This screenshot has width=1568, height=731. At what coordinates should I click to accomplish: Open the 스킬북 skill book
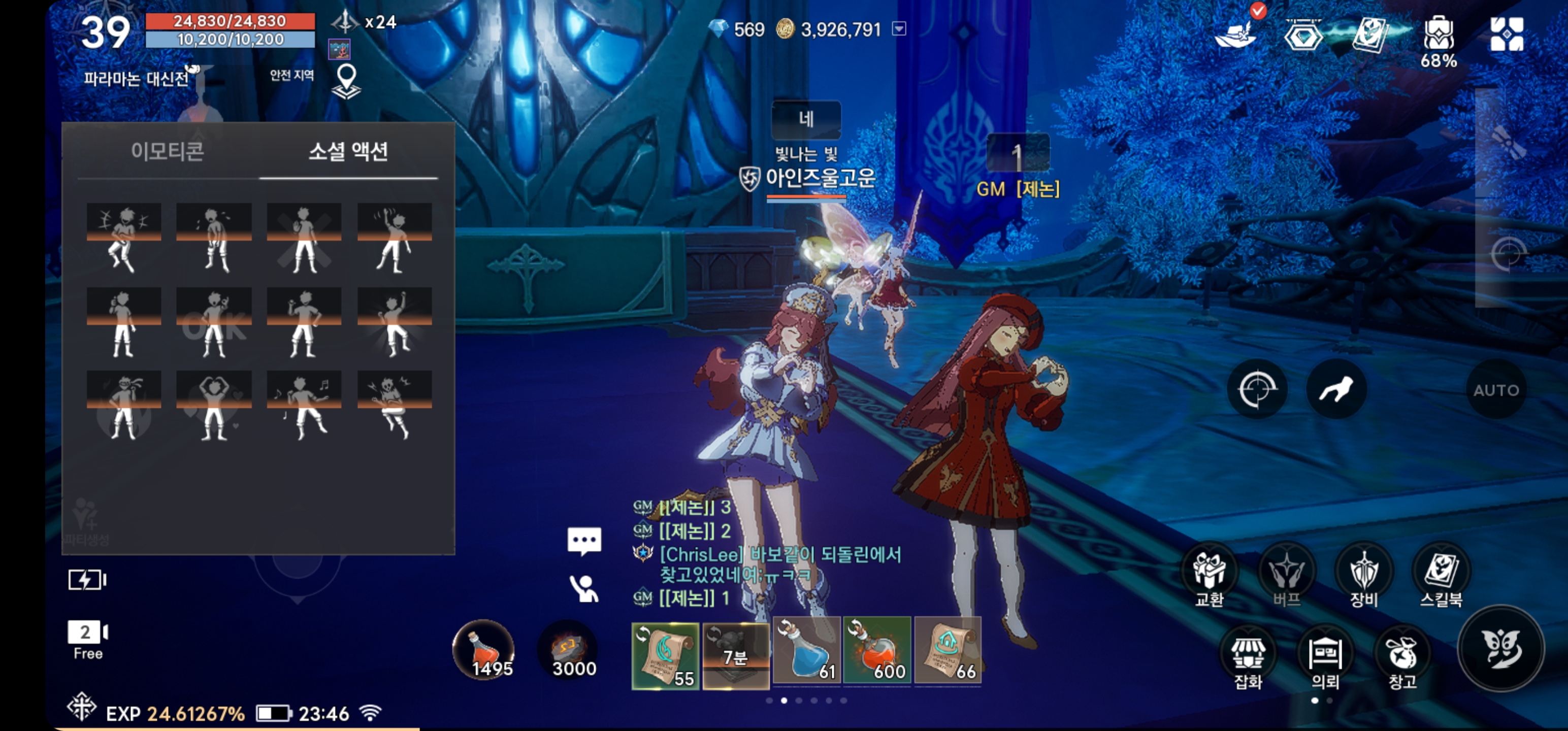pos(1442,576)
